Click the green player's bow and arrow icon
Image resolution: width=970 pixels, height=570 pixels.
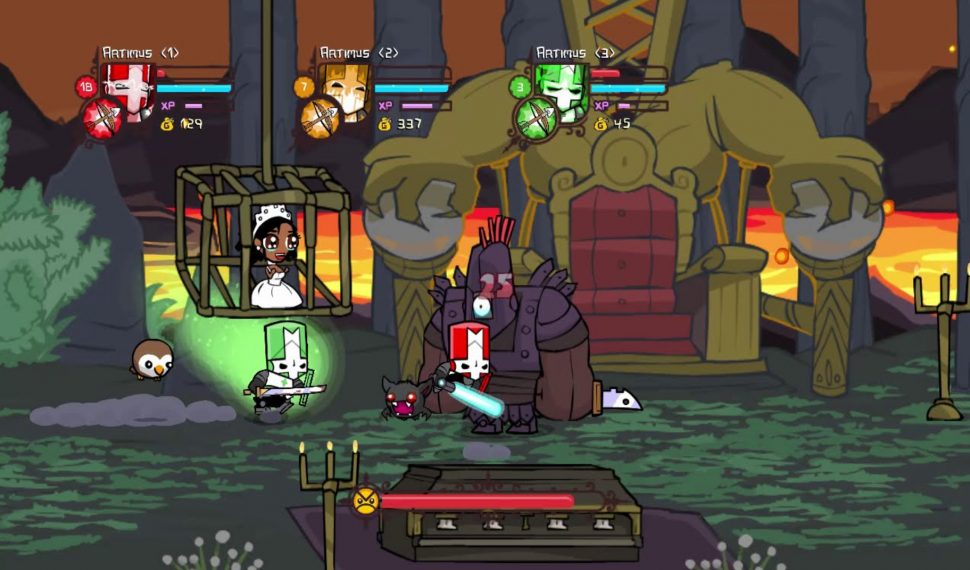(x=535, y=119)
